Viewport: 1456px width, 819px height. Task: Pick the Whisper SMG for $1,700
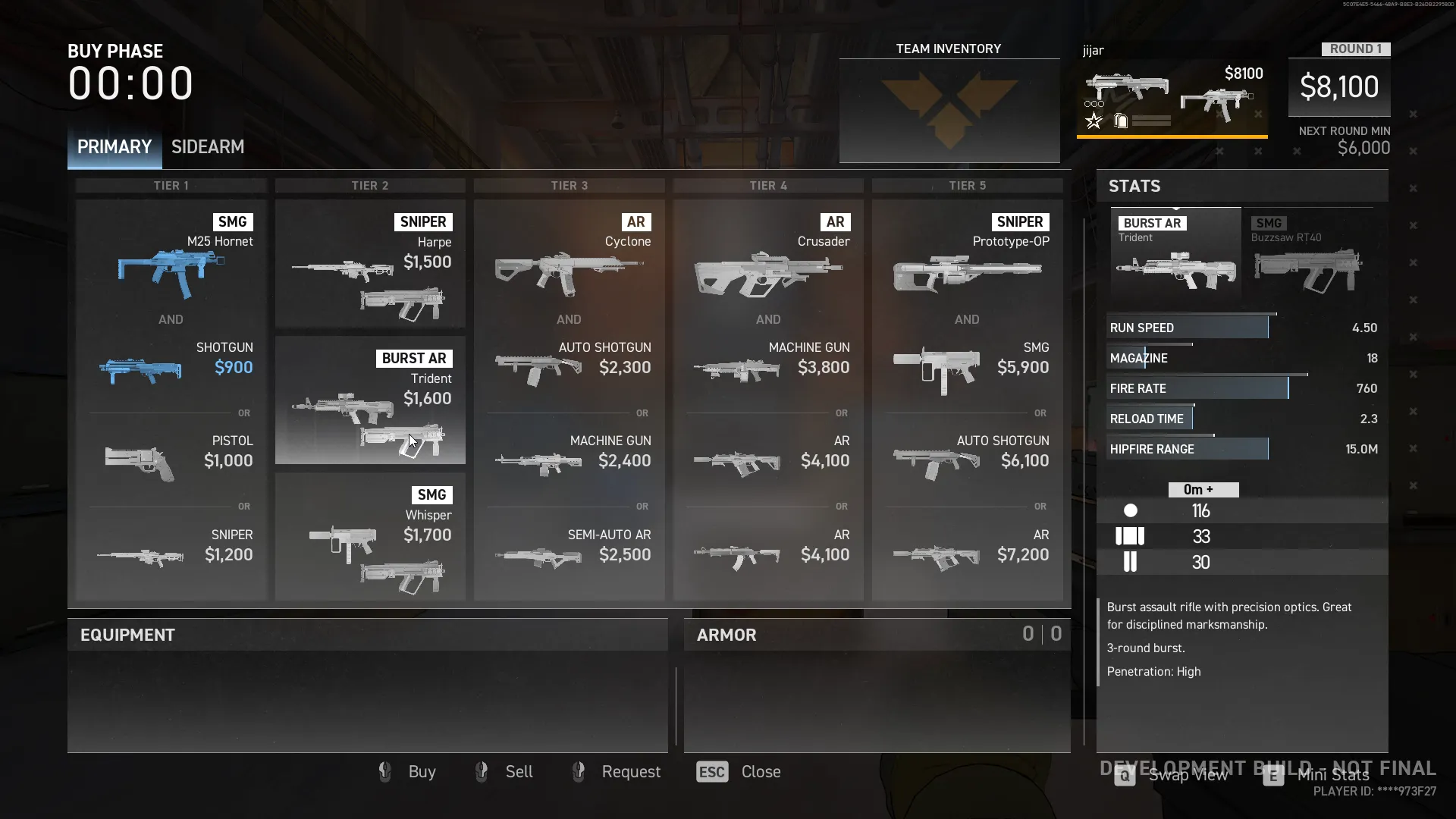pos(370,536)
